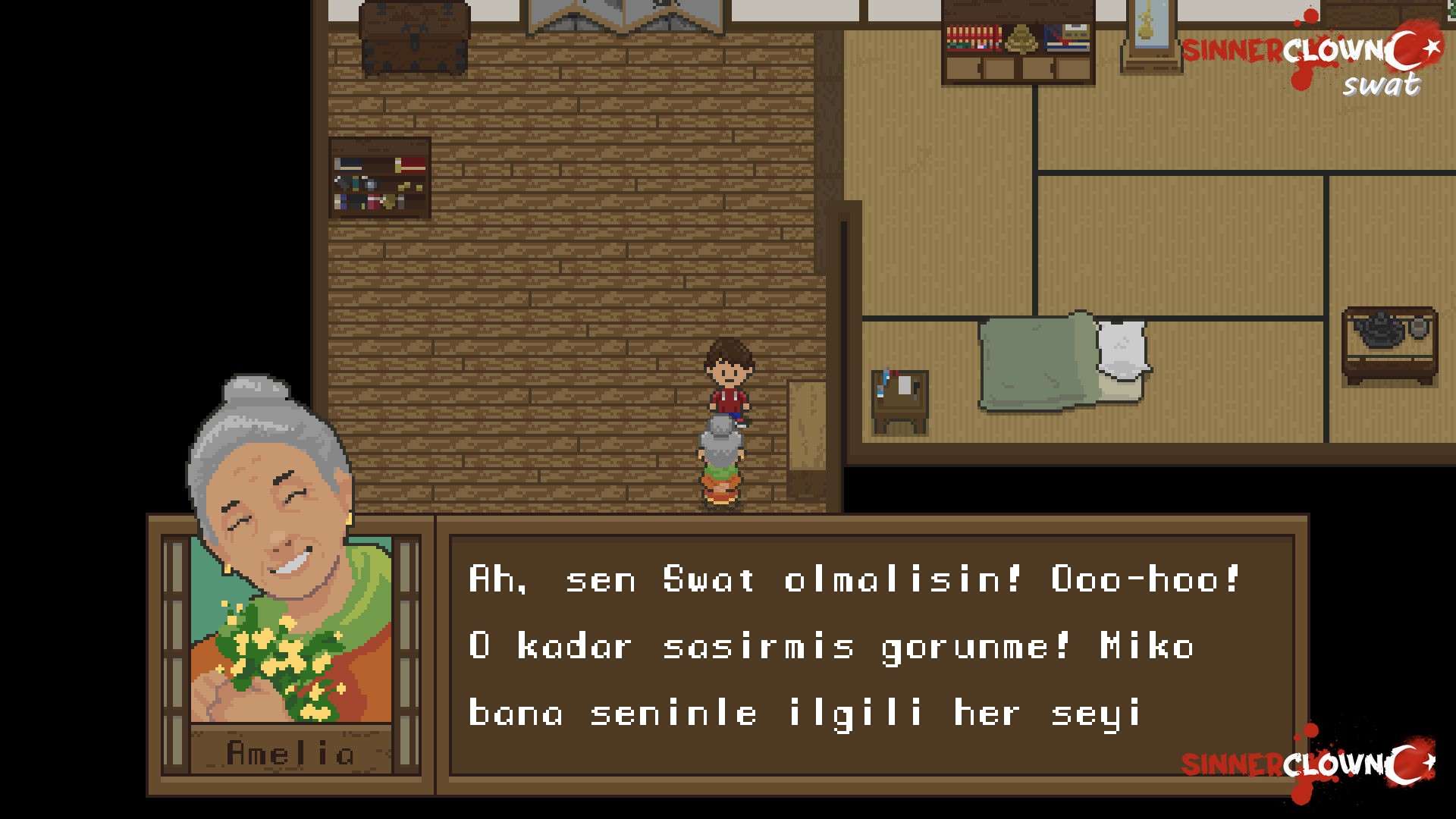Click the small desk with papers
Screen dimensions: 1456x819
pos(899,398)
